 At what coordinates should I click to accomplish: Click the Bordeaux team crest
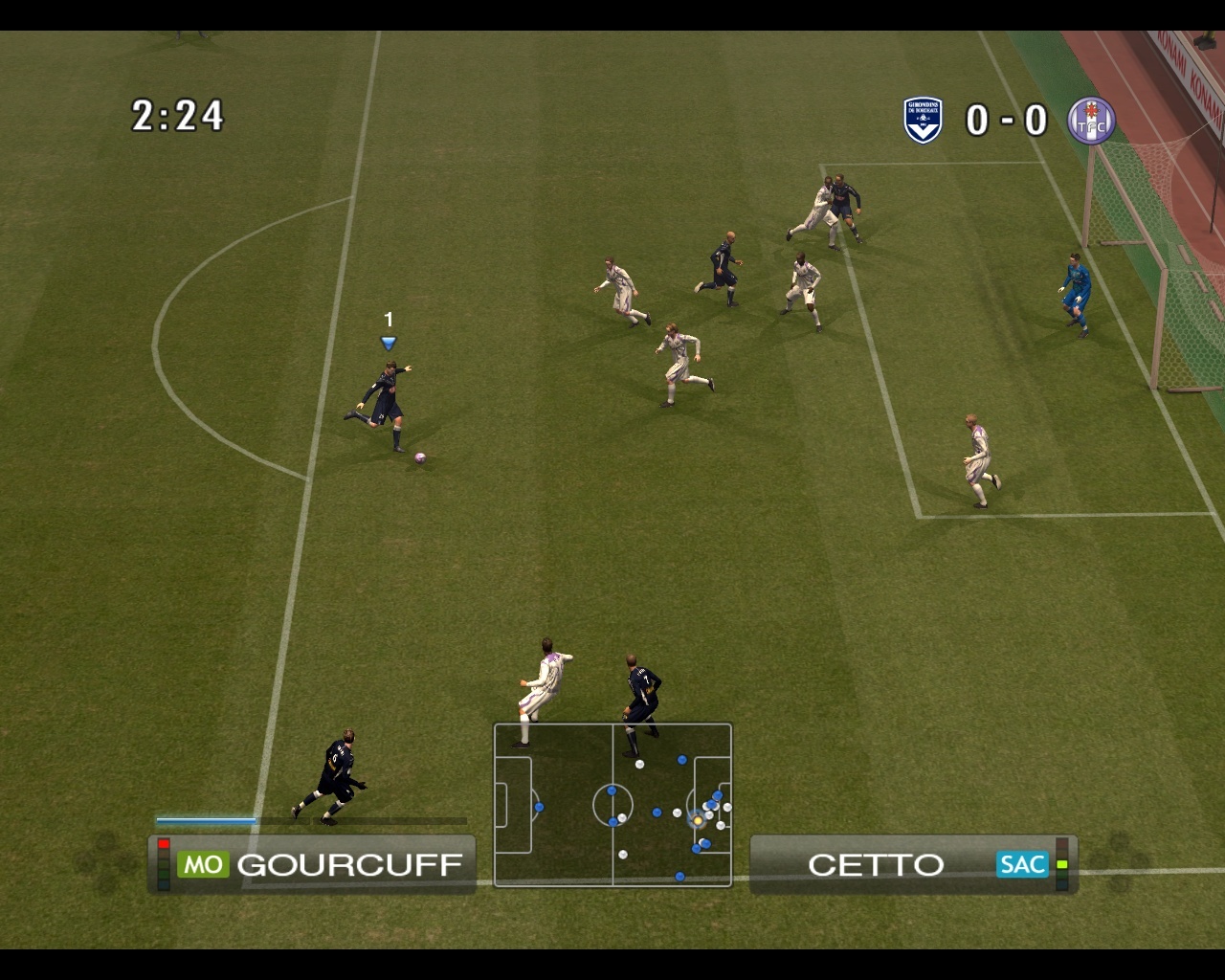923,121
